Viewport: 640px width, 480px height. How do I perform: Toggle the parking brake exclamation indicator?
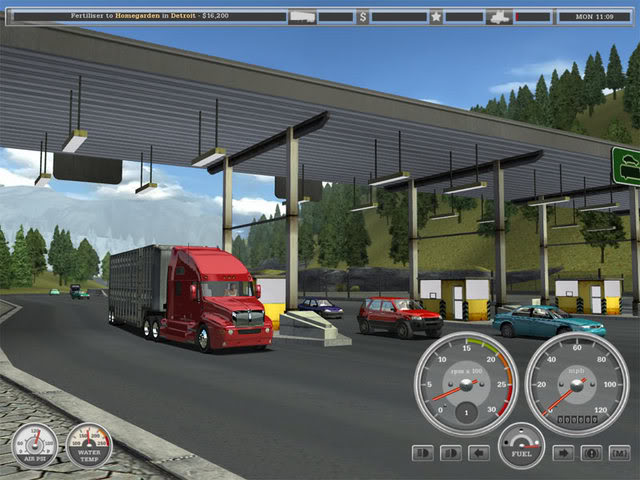592,453
